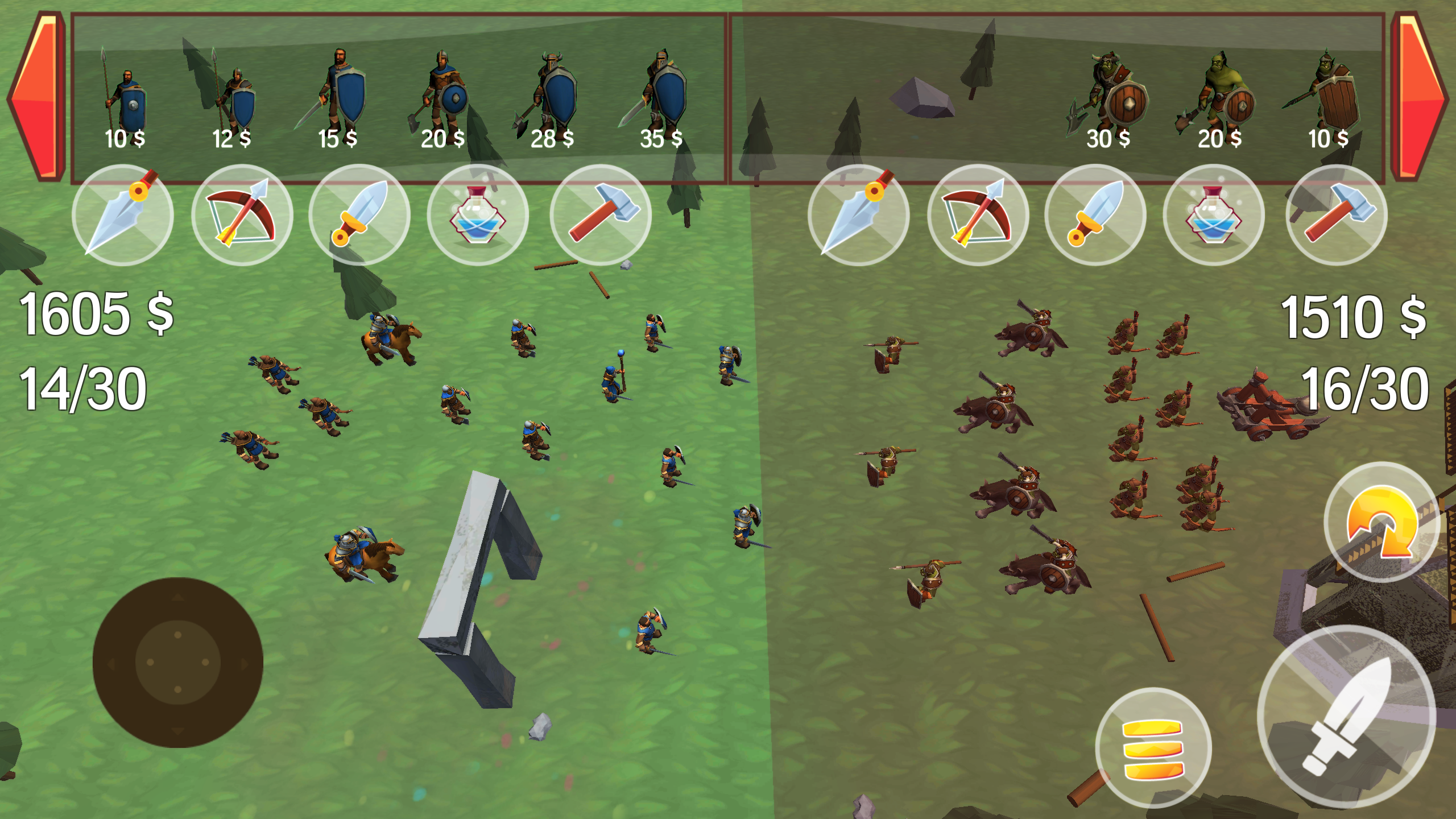Purchase the 35 $ armored knight
This screenshot has height=819, width=1456.
[665, 91]
